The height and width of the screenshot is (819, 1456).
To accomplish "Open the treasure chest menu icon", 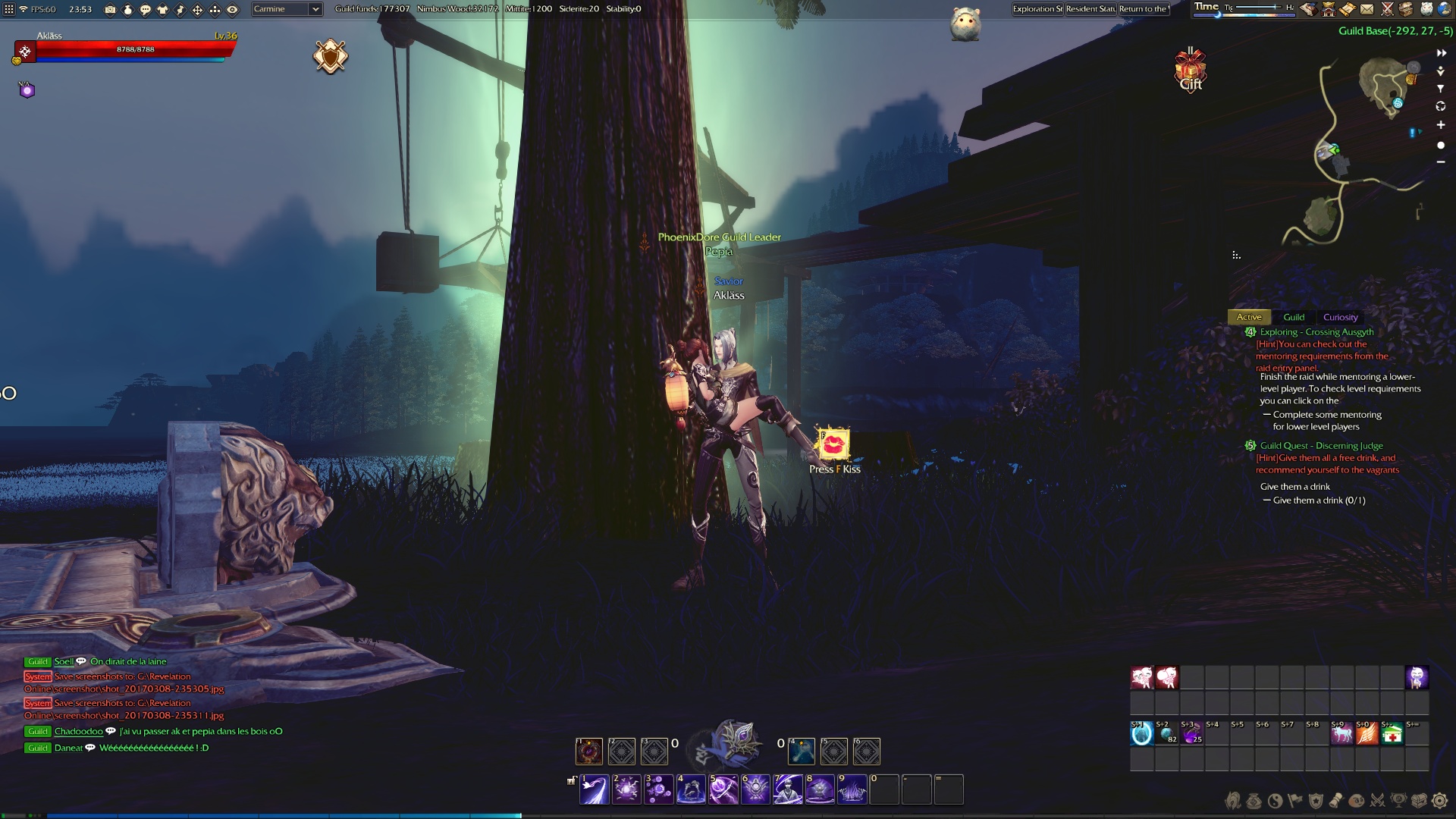I will click(1418, 800).
